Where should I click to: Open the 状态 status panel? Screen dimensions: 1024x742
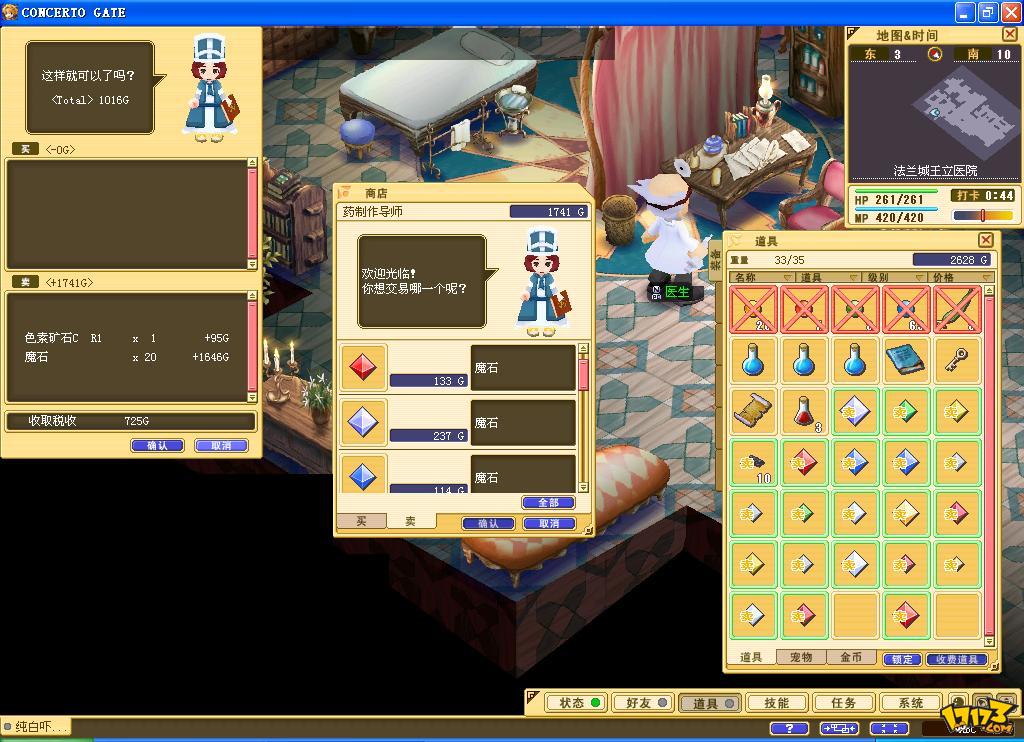tap(579, 703)
